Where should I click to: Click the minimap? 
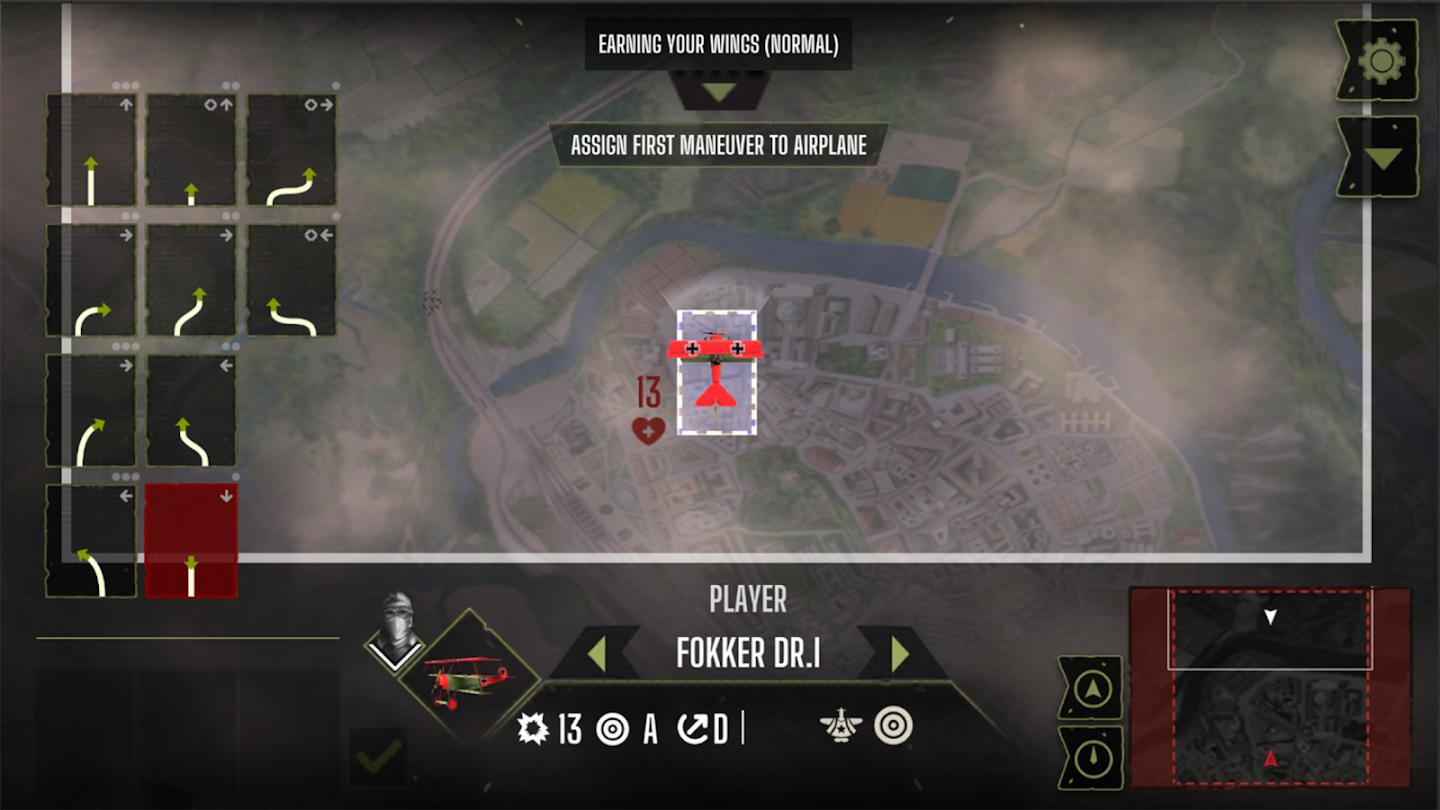[1270, 700]
